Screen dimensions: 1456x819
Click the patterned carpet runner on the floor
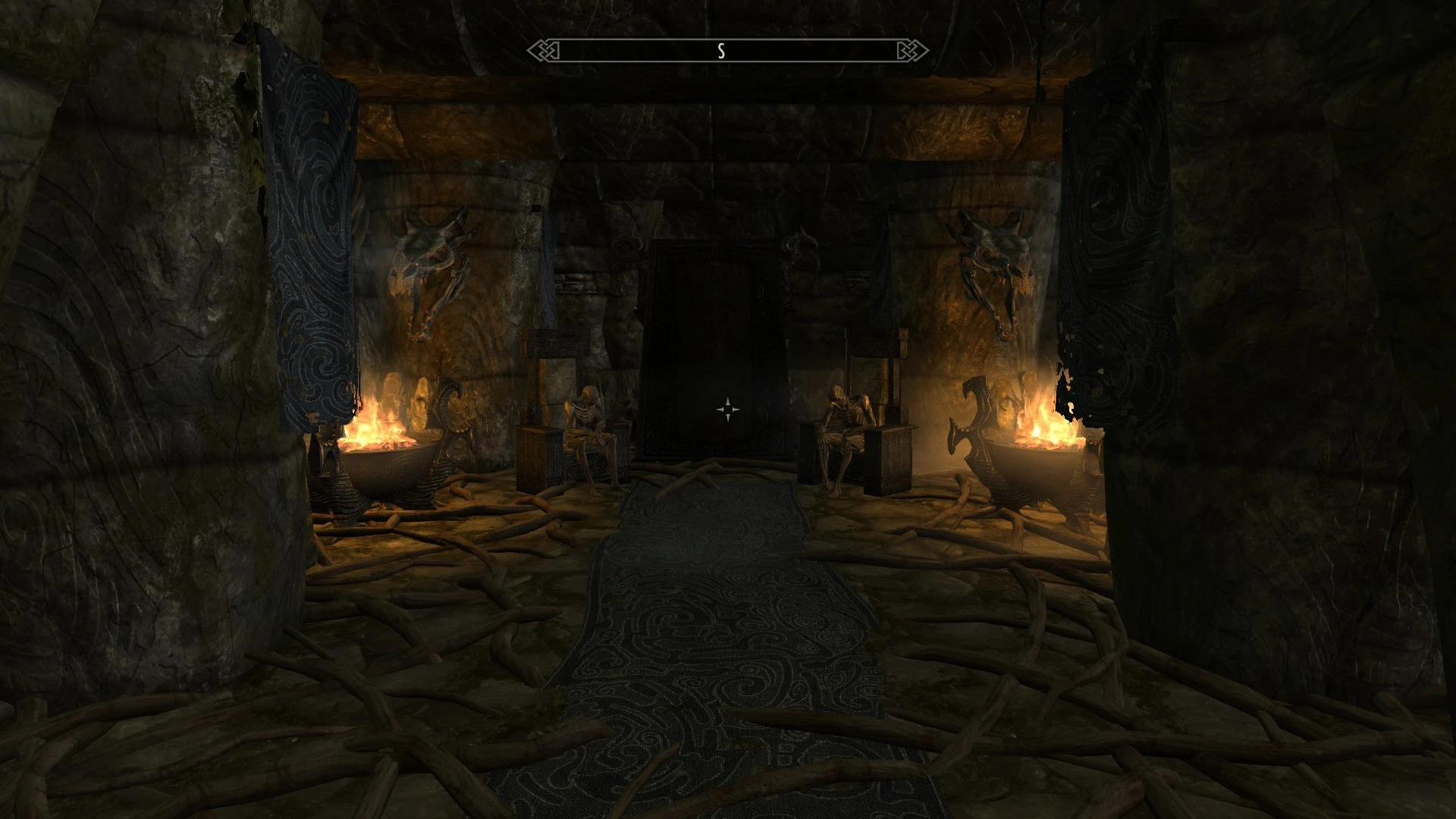click(720, 645)
